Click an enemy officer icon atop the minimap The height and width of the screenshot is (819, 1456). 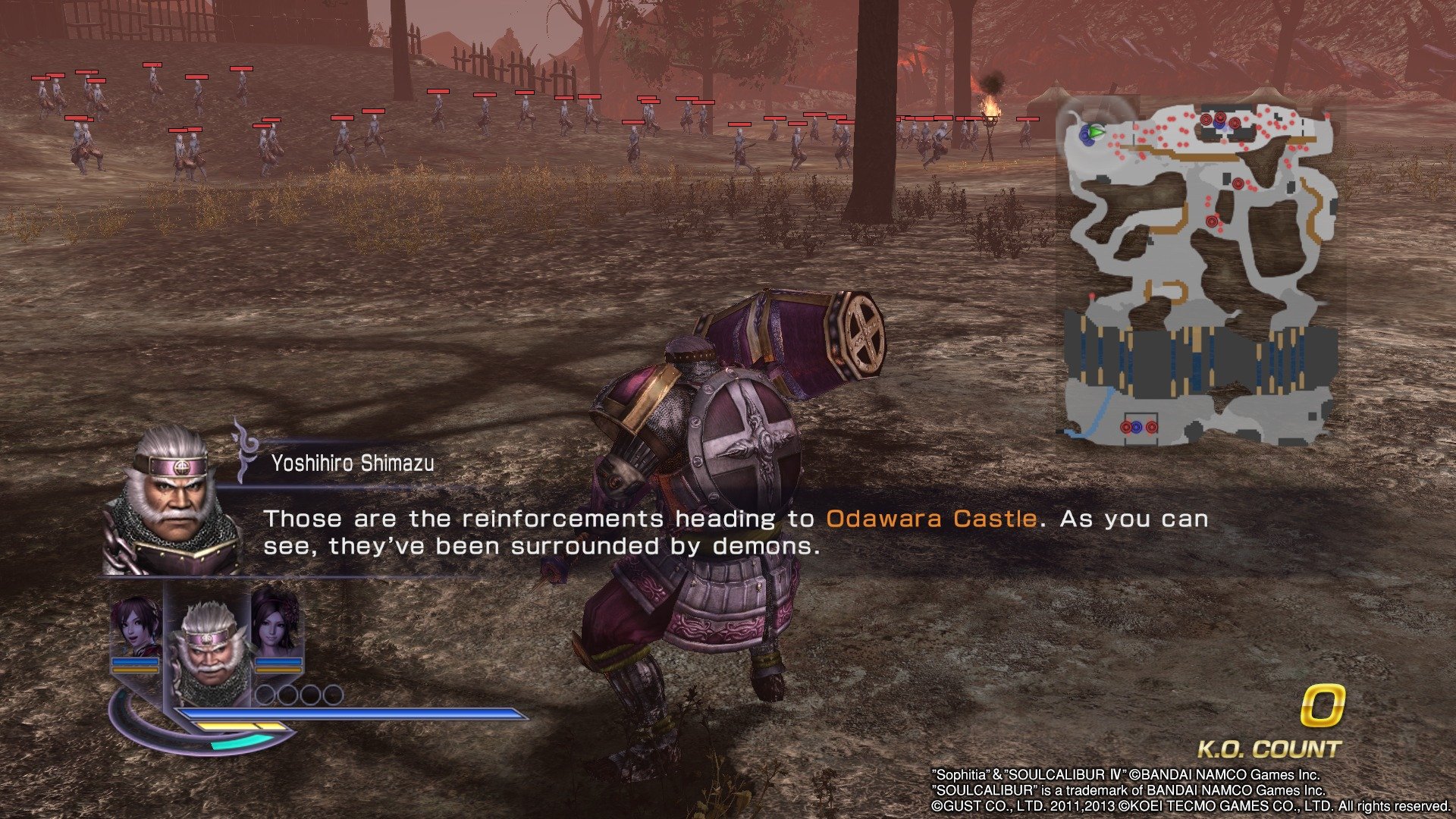tap(1206, 119)
